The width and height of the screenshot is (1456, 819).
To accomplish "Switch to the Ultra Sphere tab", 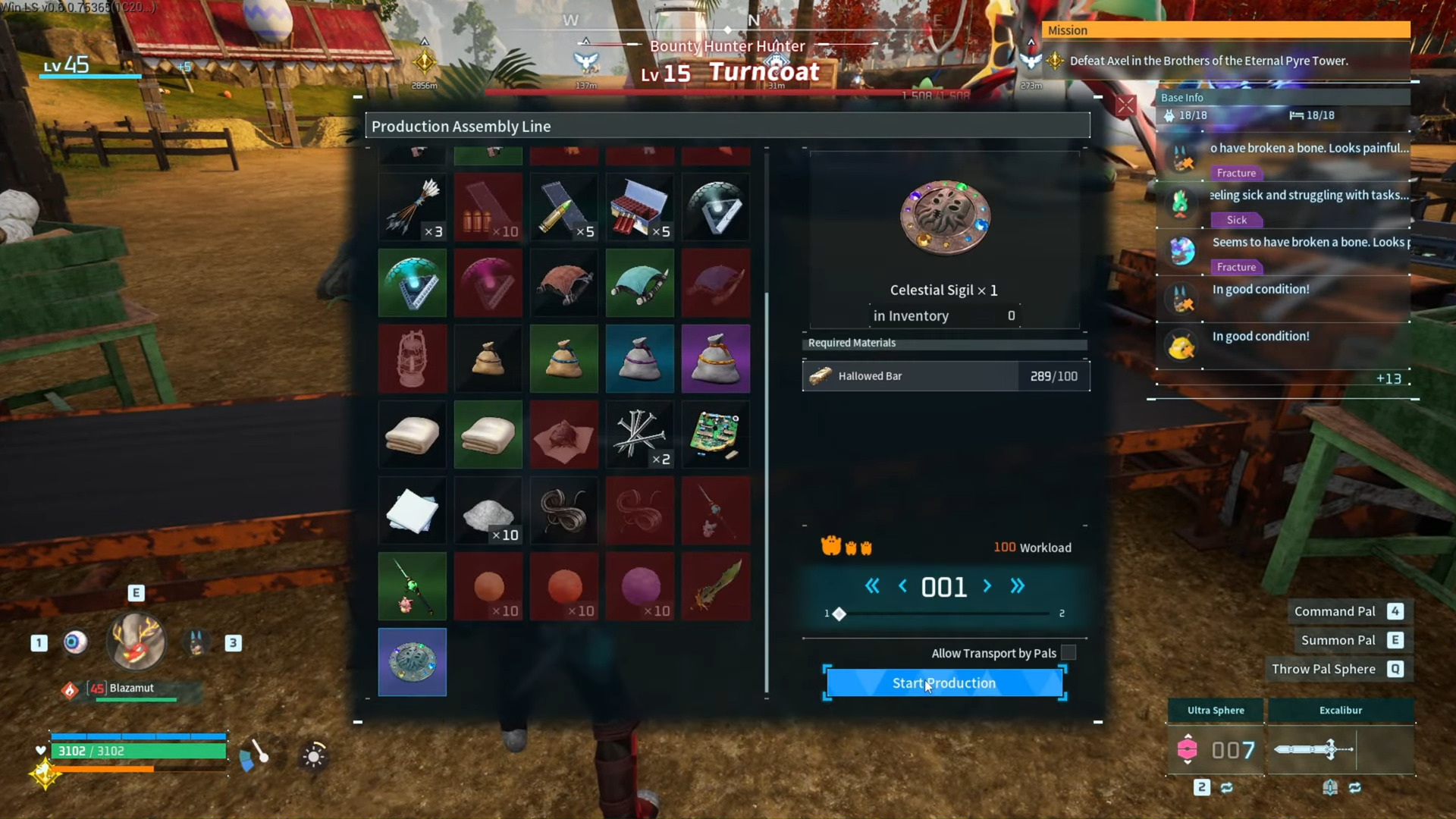I will 1216,711.
